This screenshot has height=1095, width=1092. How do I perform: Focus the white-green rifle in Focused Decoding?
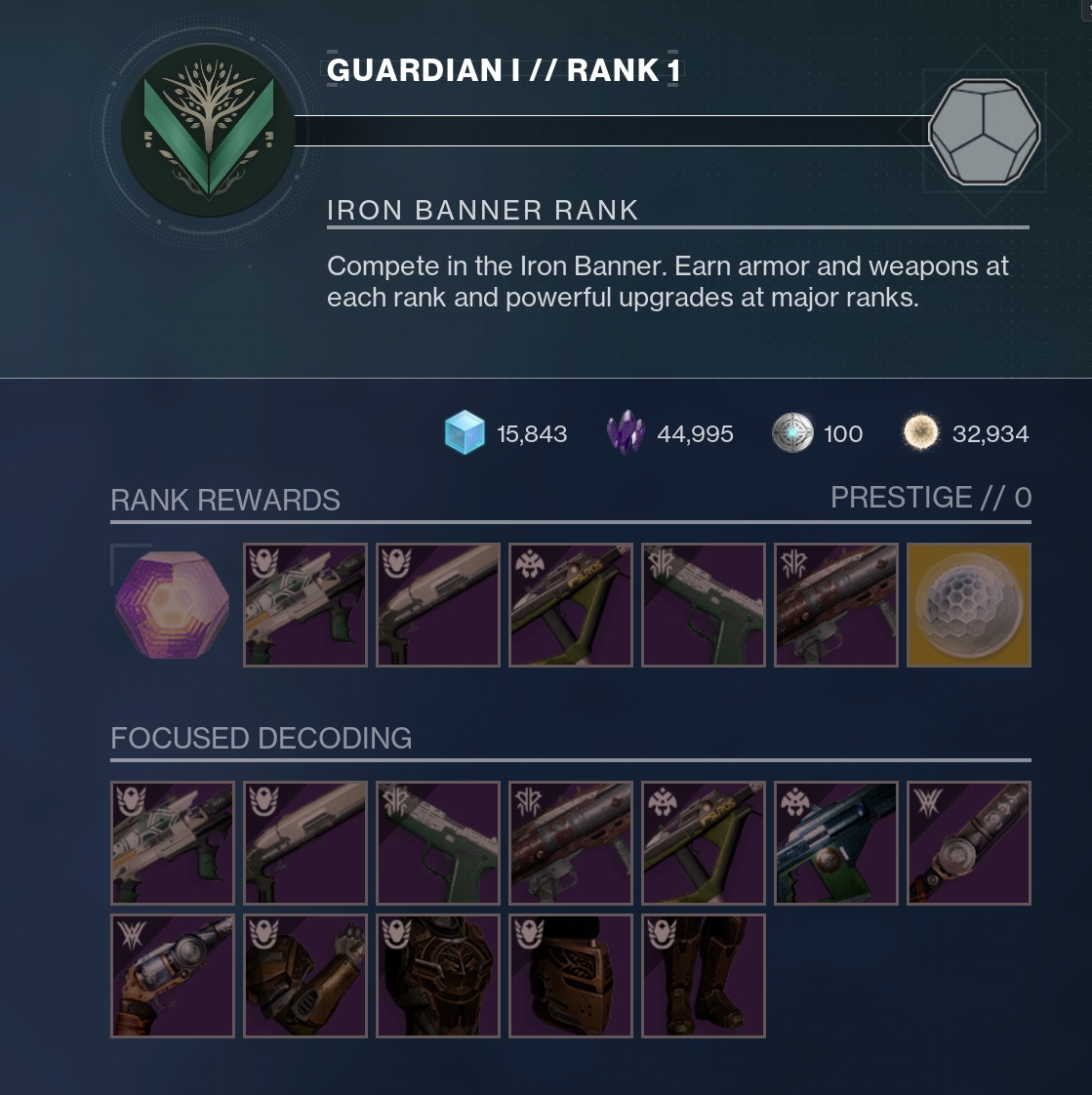click(172, 843)
